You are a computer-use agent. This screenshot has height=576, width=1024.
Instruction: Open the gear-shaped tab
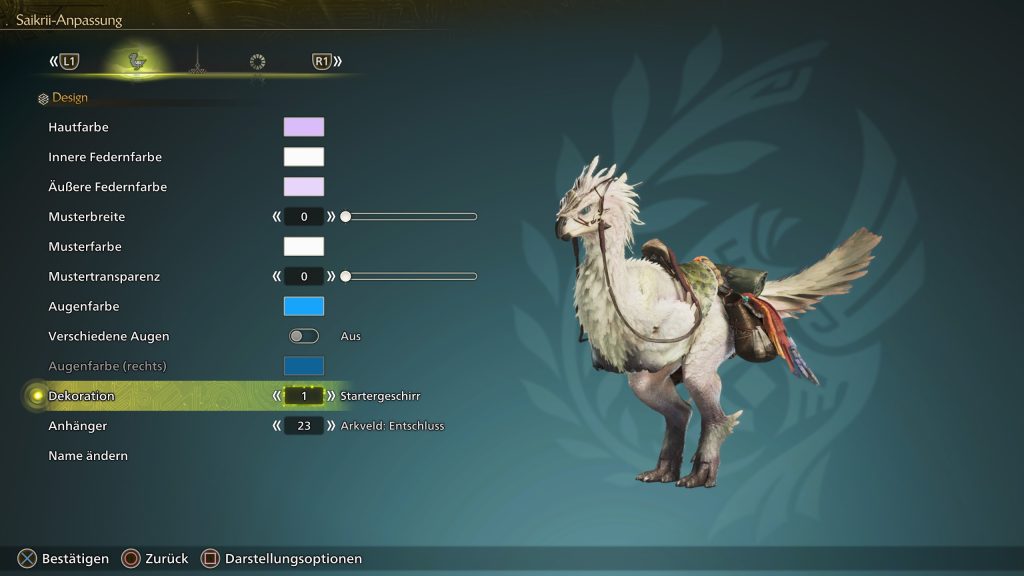pos(257,62)
